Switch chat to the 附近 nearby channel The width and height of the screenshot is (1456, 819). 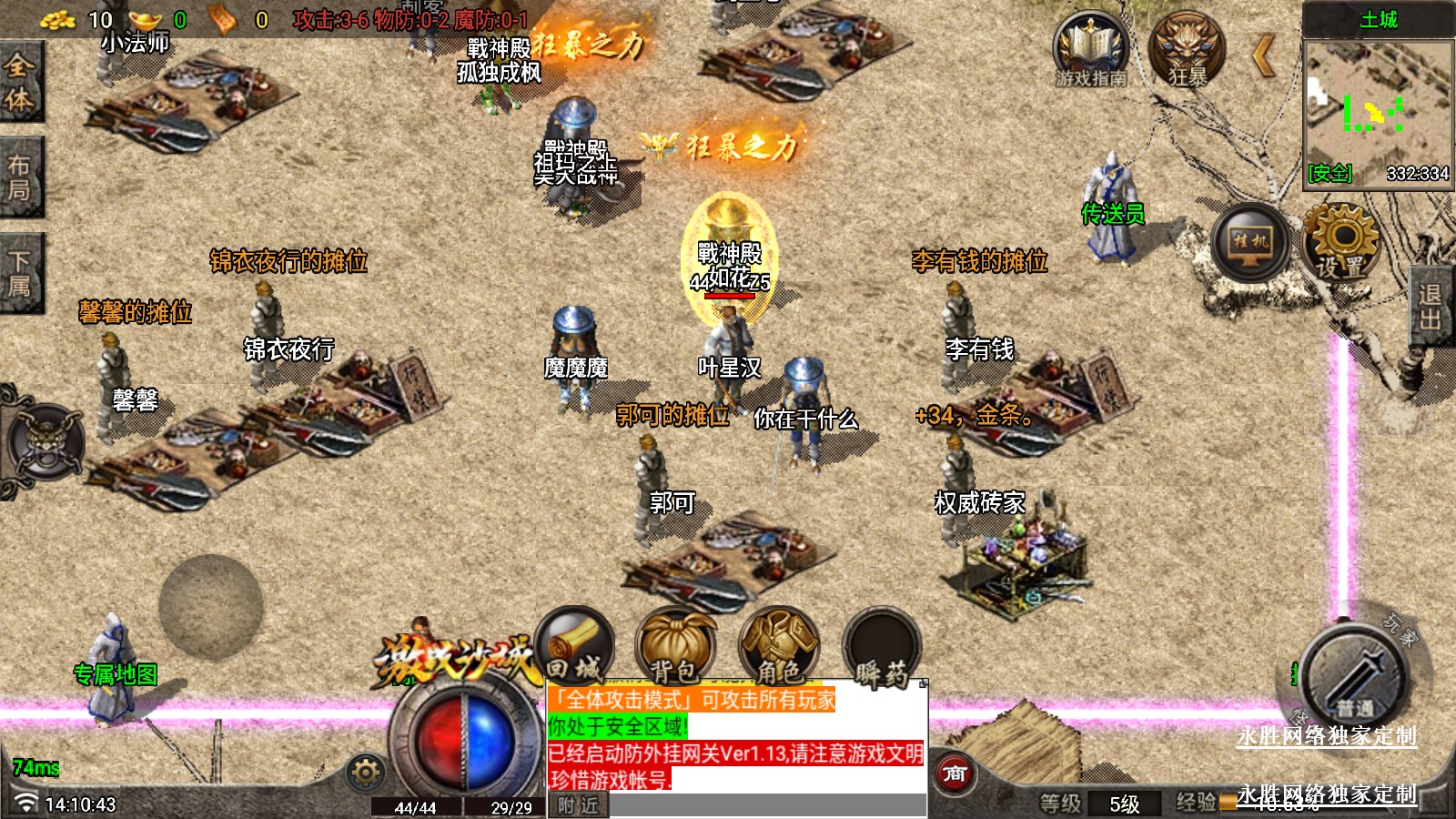579,805
